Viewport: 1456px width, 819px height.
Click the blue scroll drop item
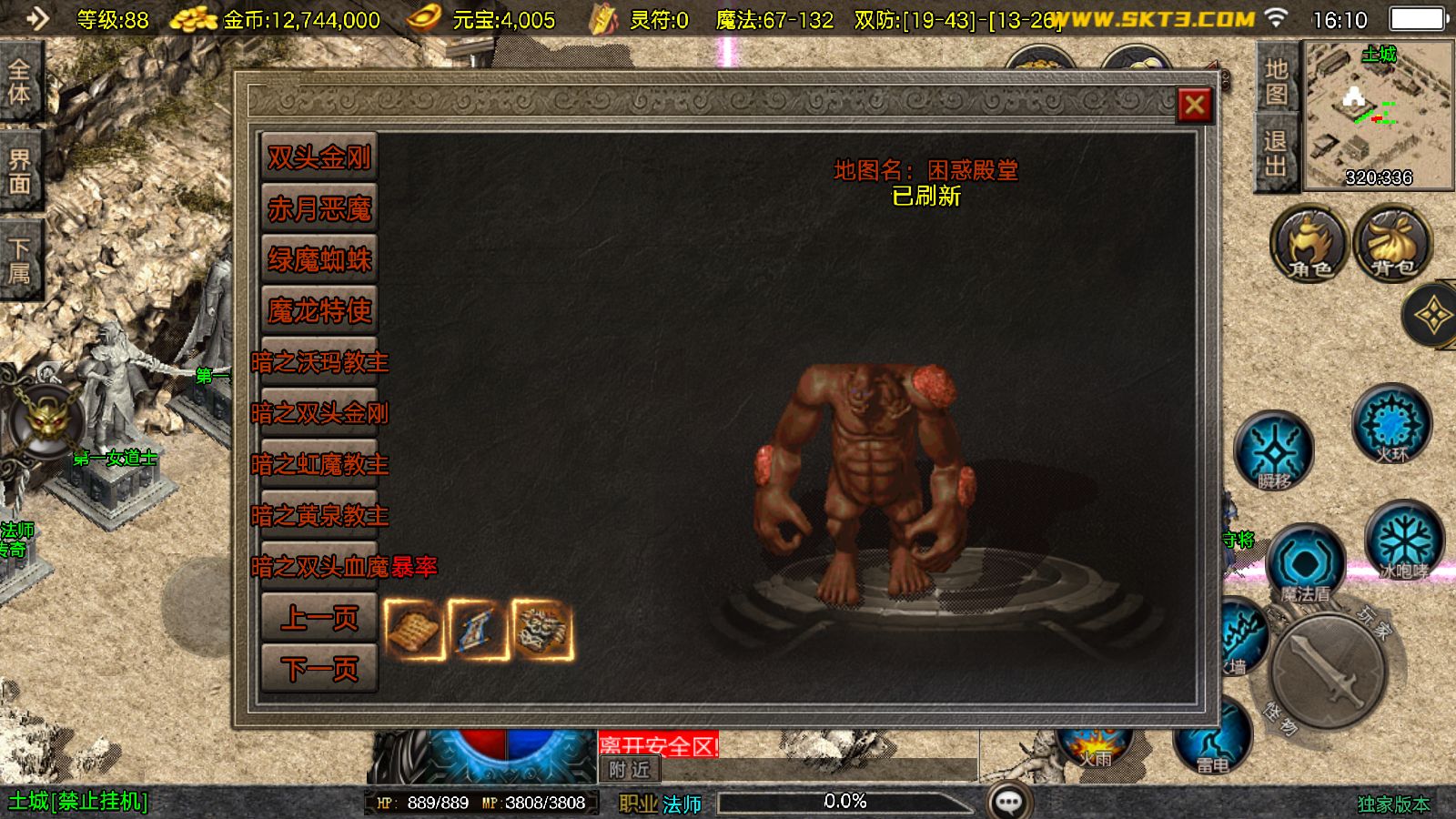point(479,628)
